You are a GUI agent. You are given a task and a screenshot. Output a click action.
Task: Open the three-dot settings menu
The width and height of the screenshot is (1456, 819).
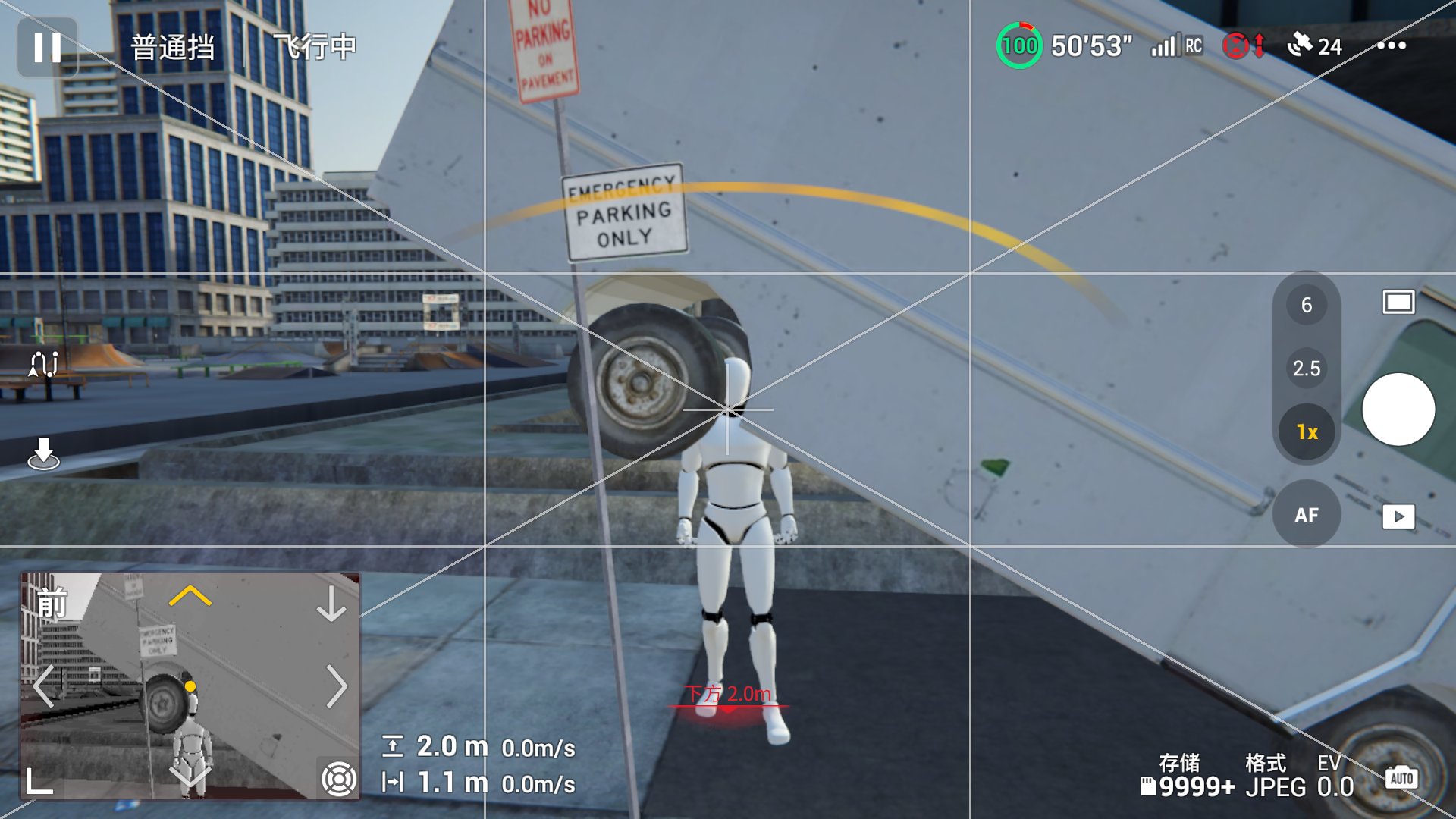[1392, 45]
